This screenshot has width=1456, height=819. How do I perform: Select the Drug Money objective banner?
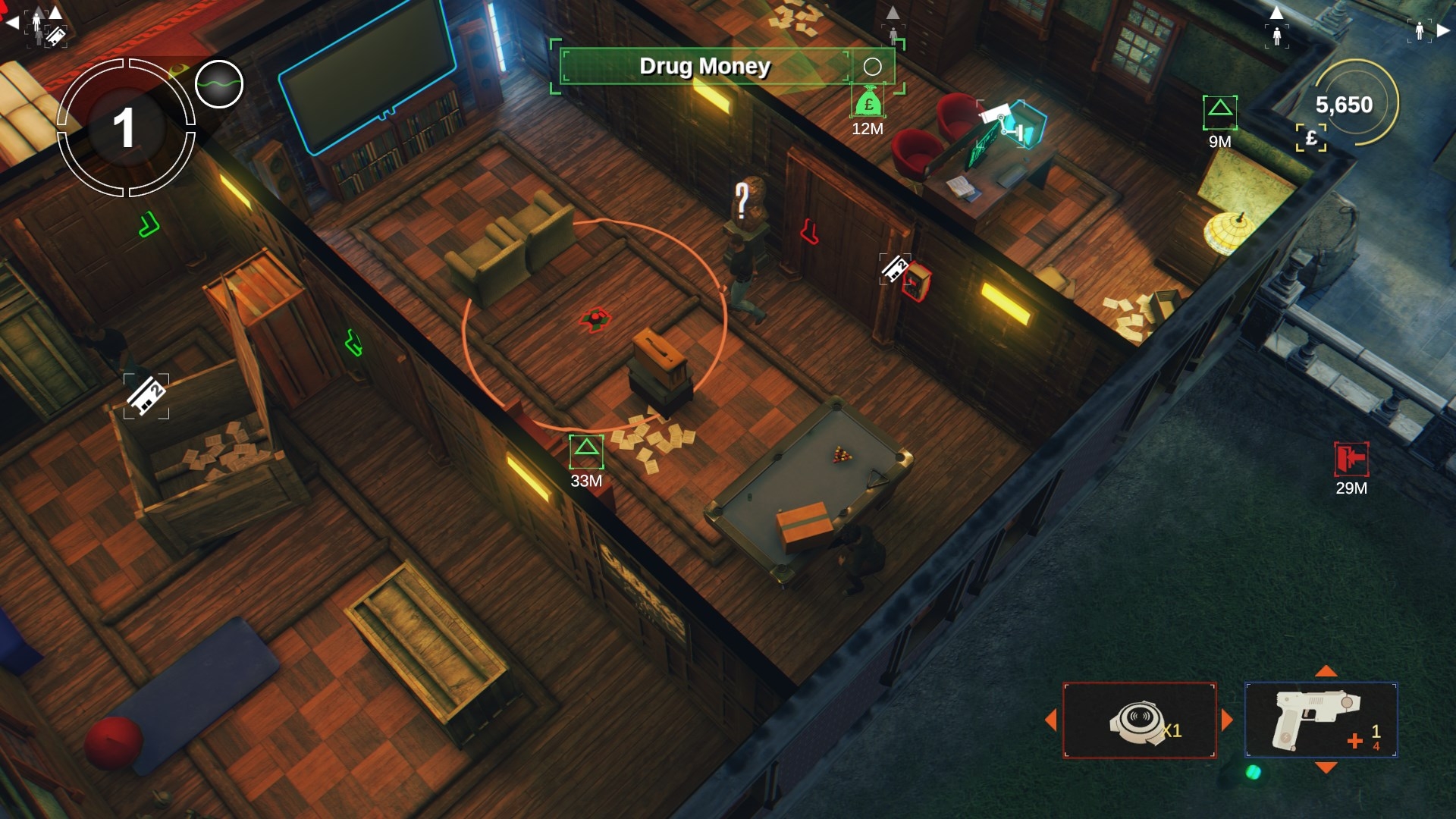click(705, 67)
